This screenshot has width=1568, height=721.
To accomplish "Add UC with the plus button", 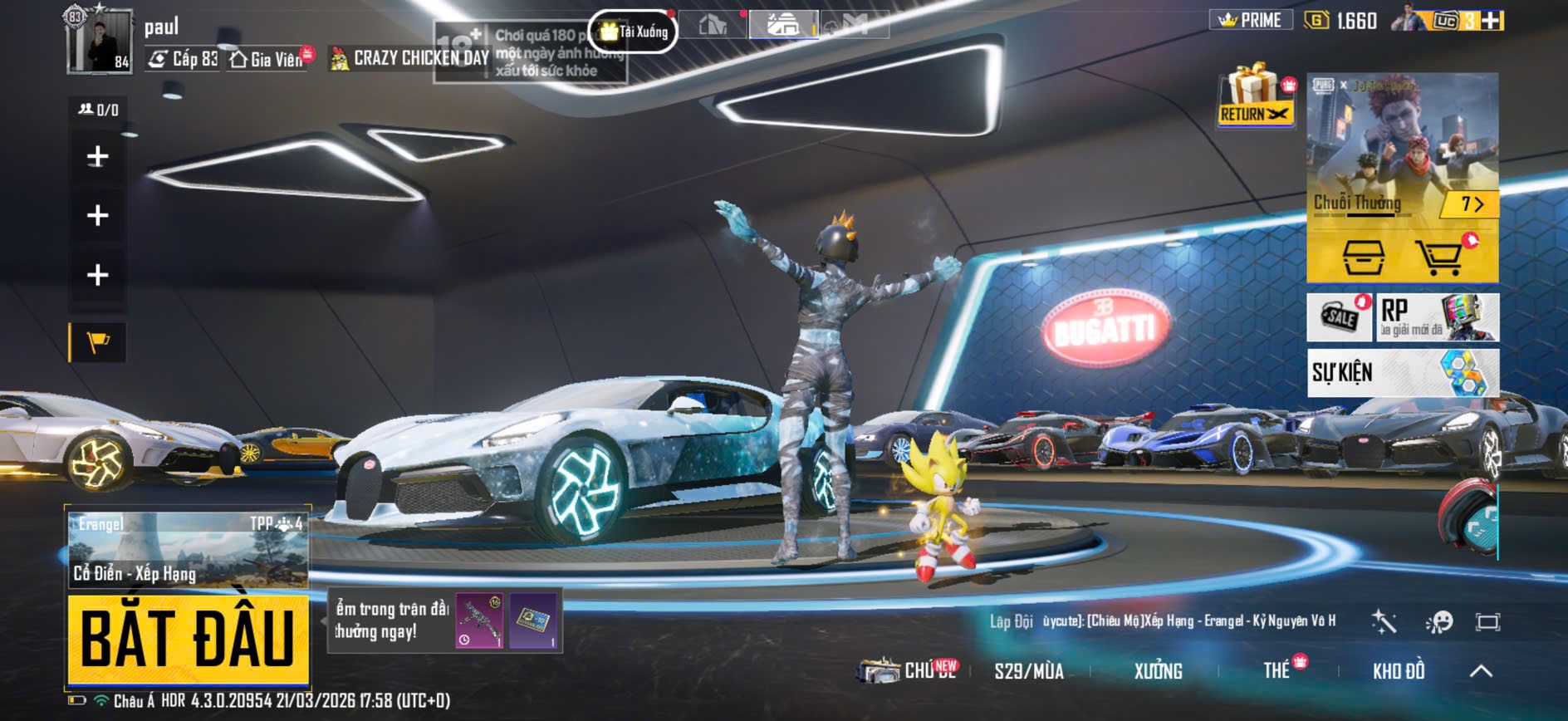I will (1492, 21).
